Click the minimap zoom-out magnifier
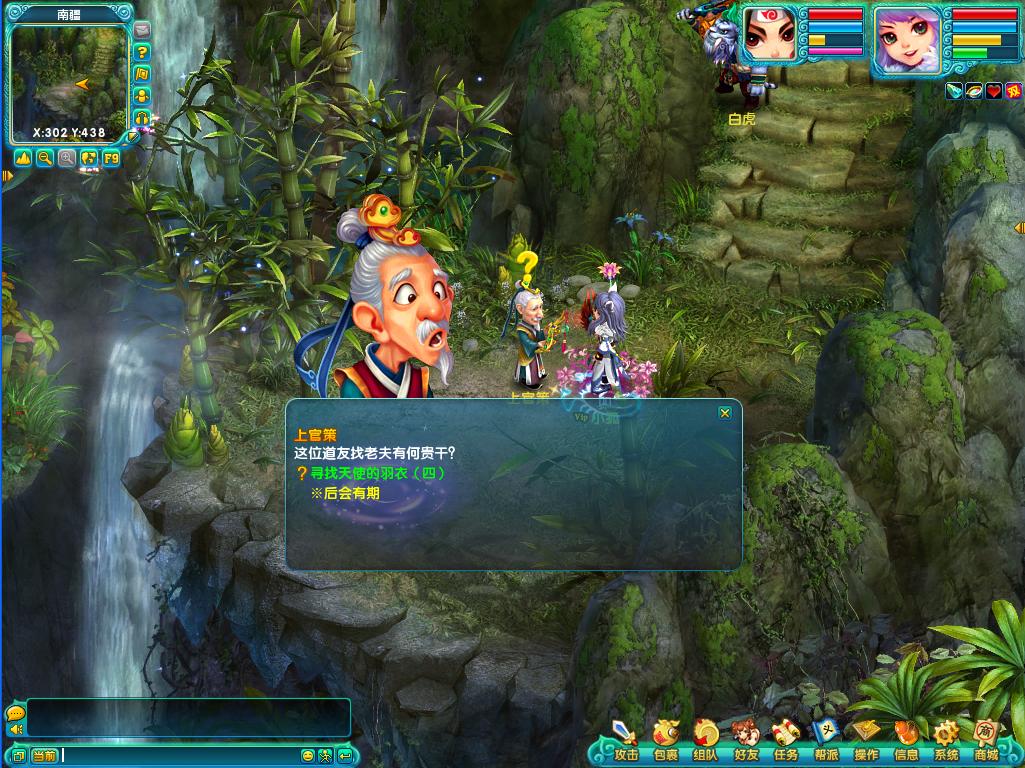This screenshot has width=1025, height=768. click(45, 158)
